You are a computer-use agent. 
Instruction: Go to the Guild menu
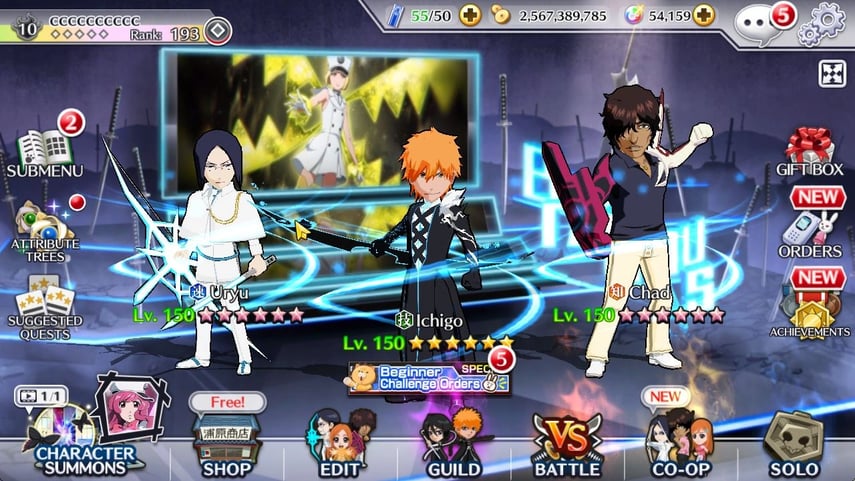pyautogui.click(x=453, y=442)
